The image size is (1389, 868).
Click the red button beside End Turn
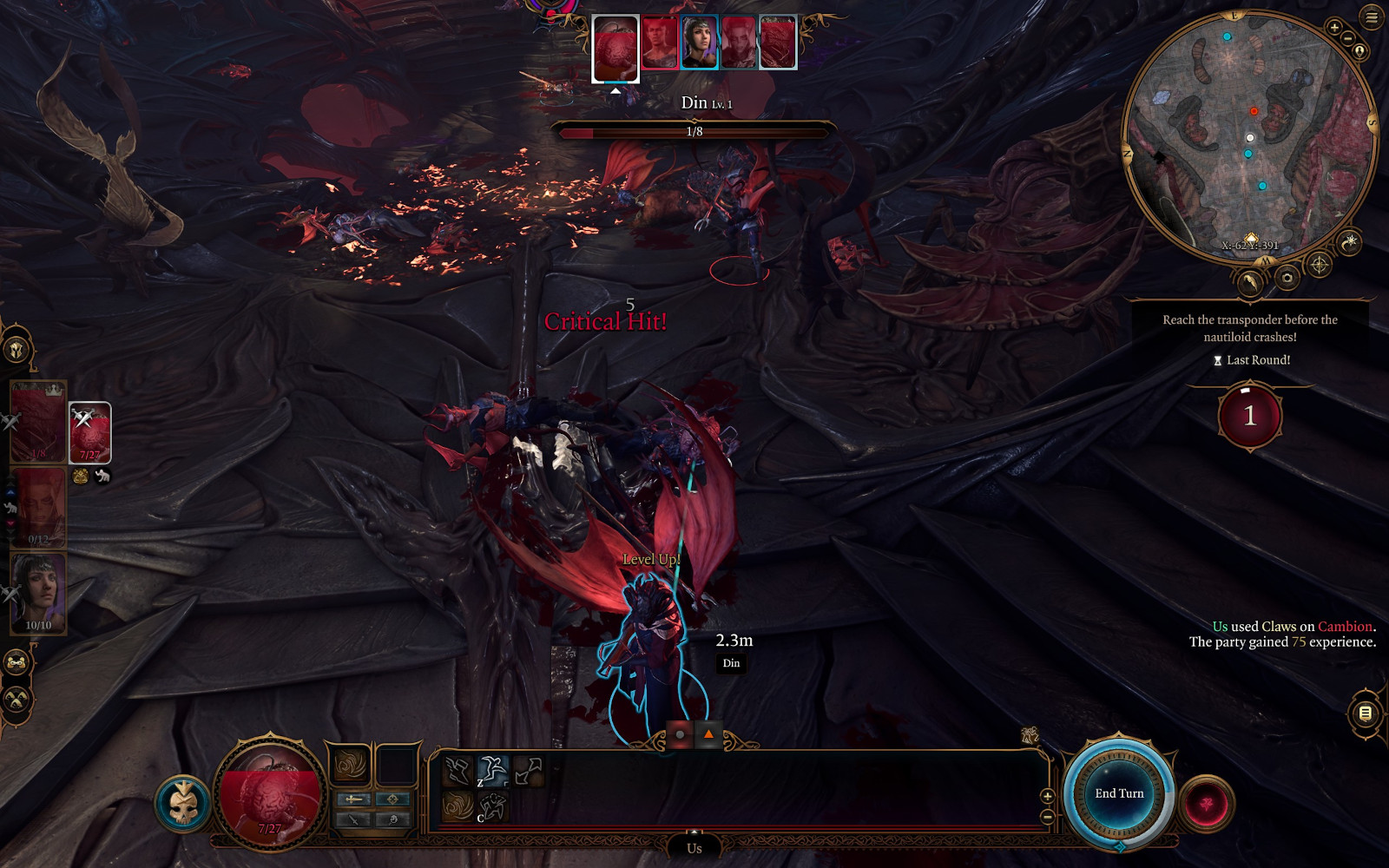(1206, 804)
